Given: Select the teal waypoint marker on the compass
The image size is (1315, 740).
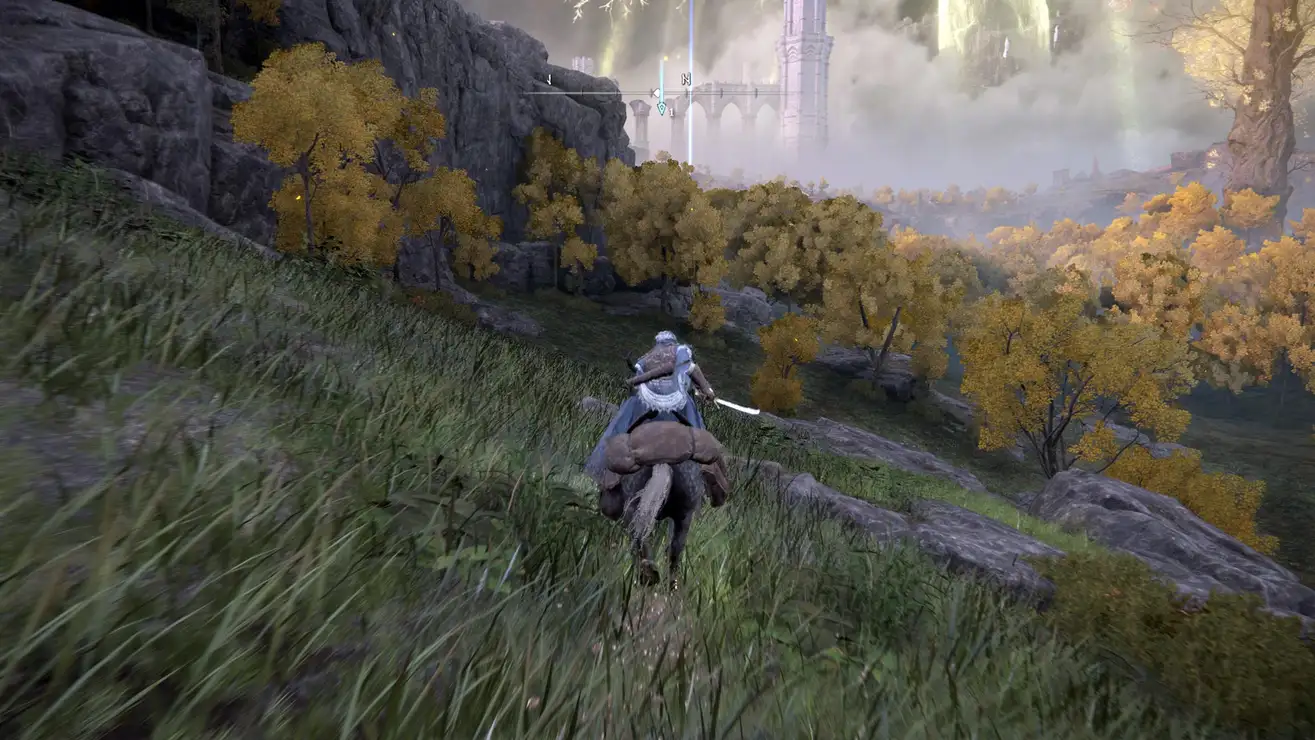Looking at the screenshot, I should pos(661,106).
